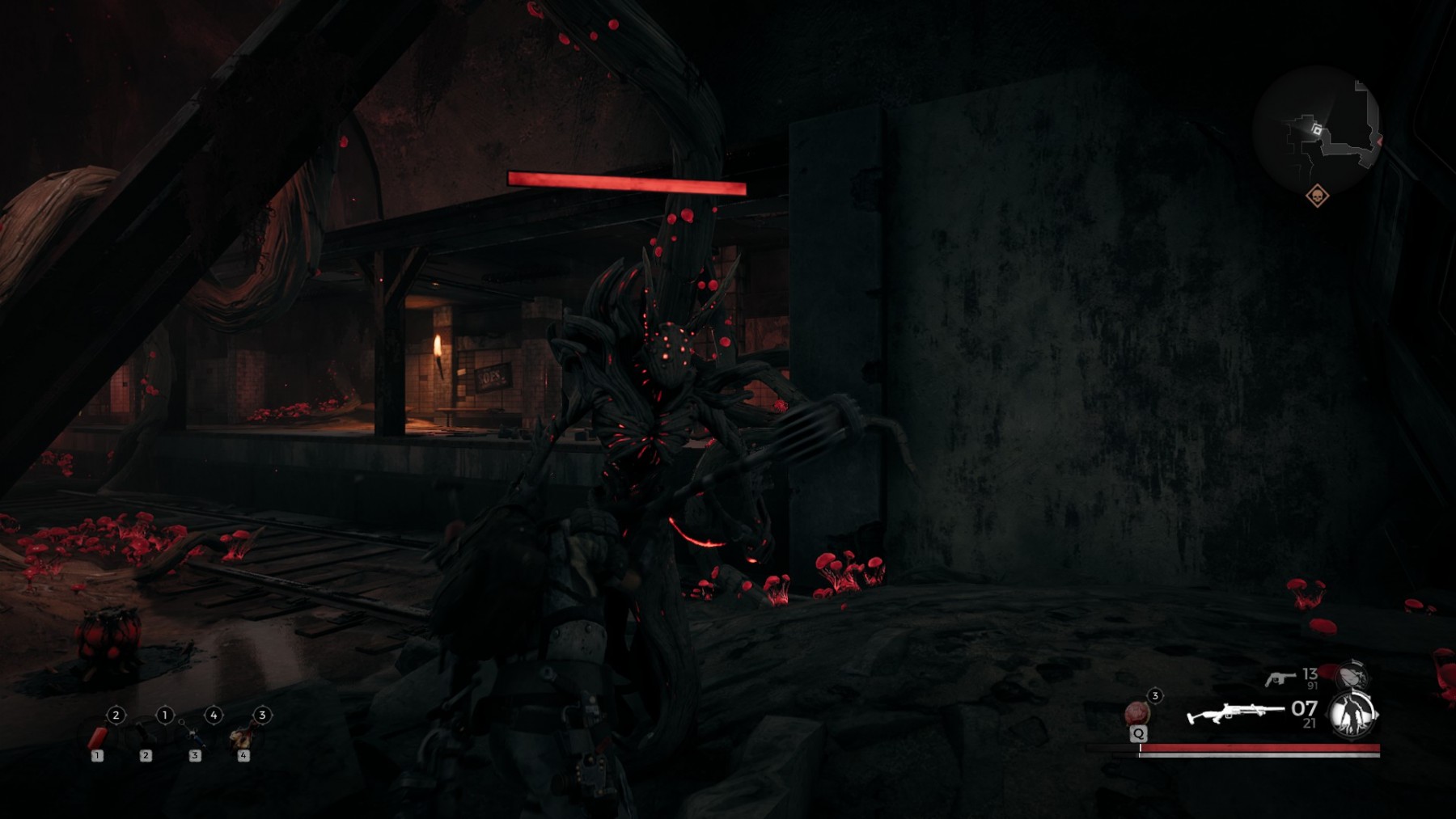Click the small sidearm mod icon

[x=1352, y=674]
